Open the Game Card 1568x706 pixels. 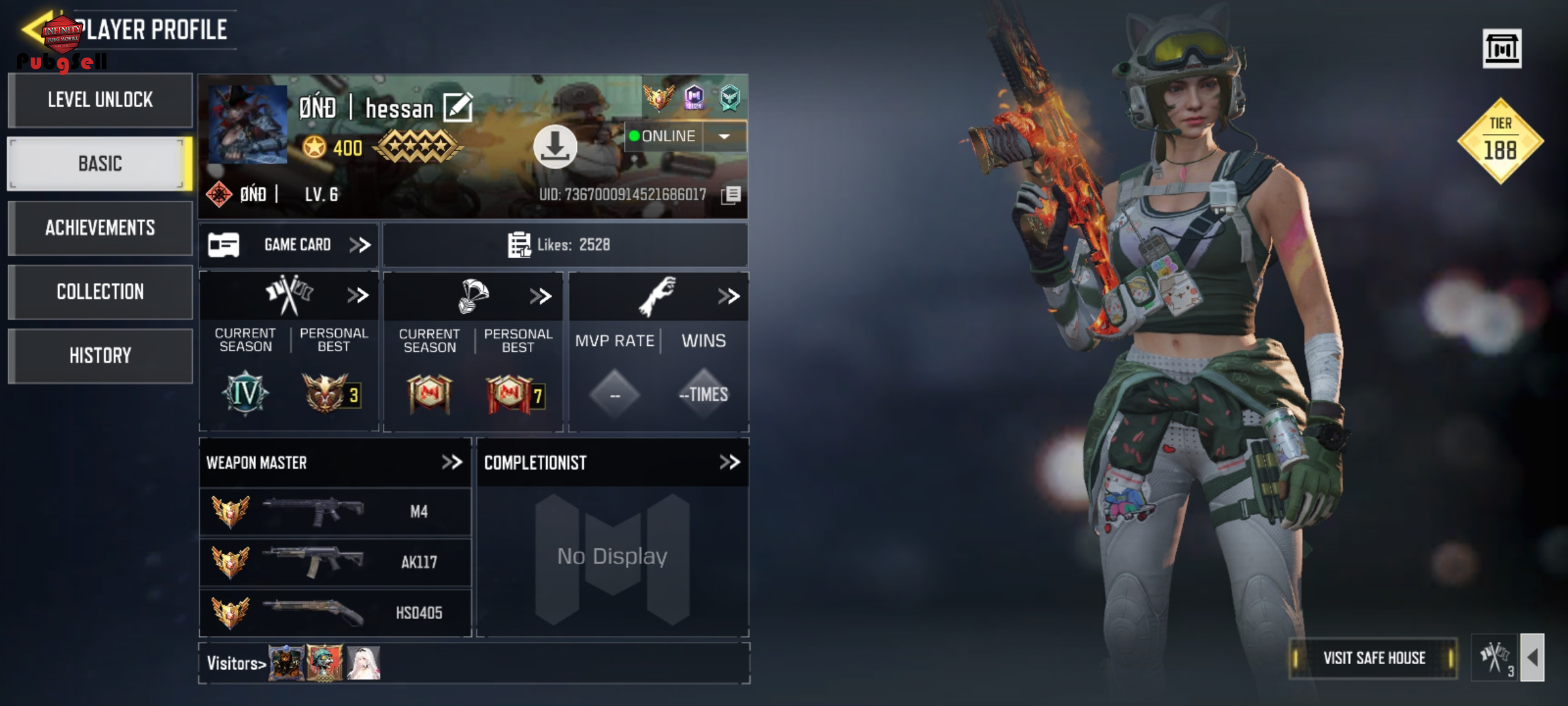point(289,245)
